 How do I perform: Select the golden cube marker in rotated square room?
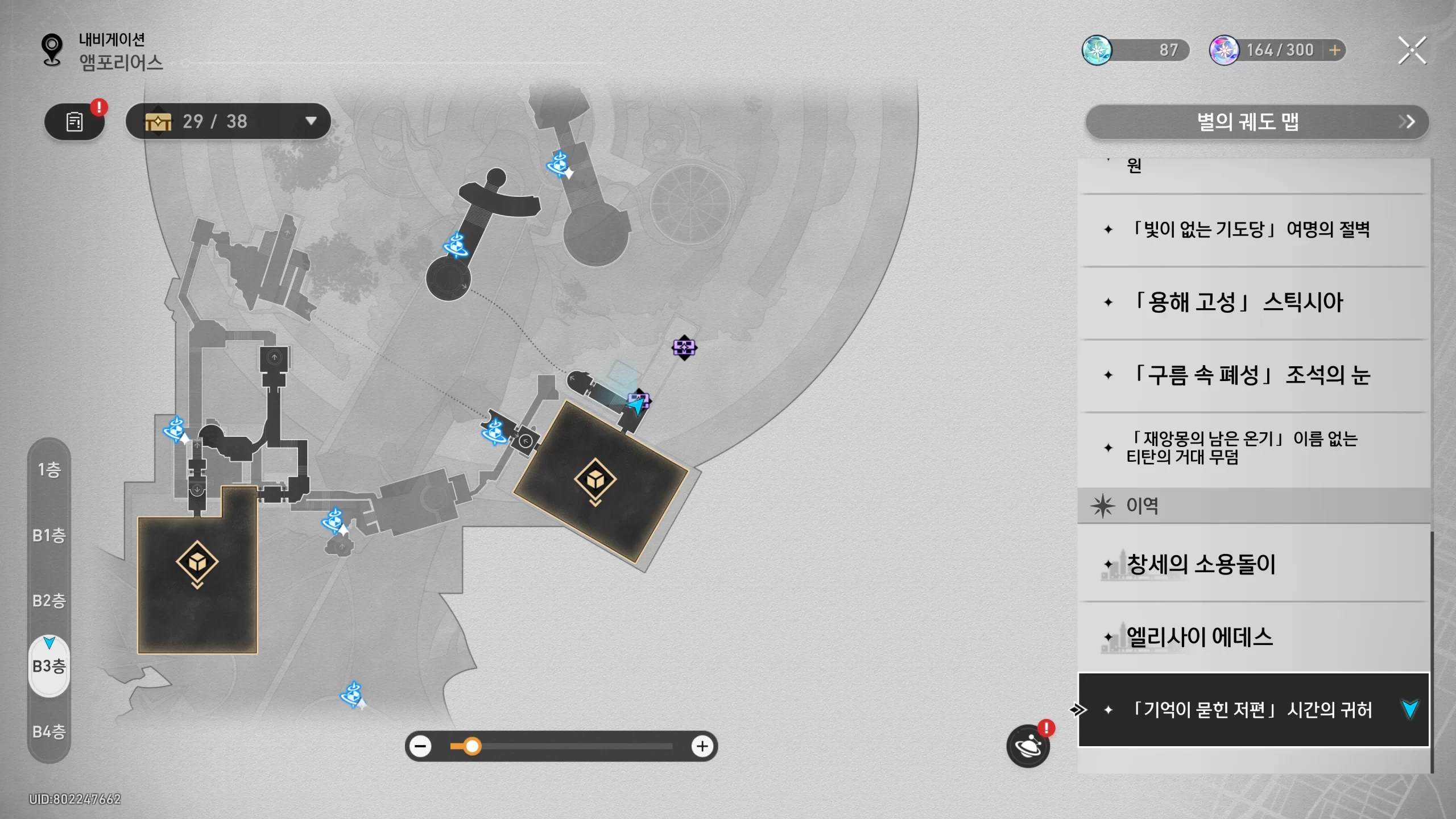coord(595,479)
